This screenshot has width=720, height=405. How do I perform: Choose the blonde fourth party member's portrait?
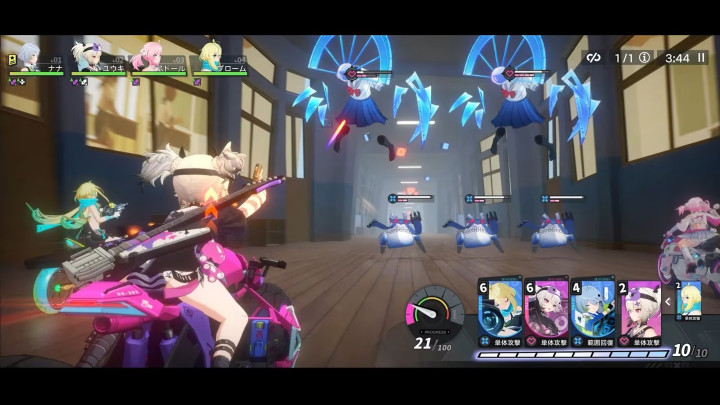[x=211, y=54]
